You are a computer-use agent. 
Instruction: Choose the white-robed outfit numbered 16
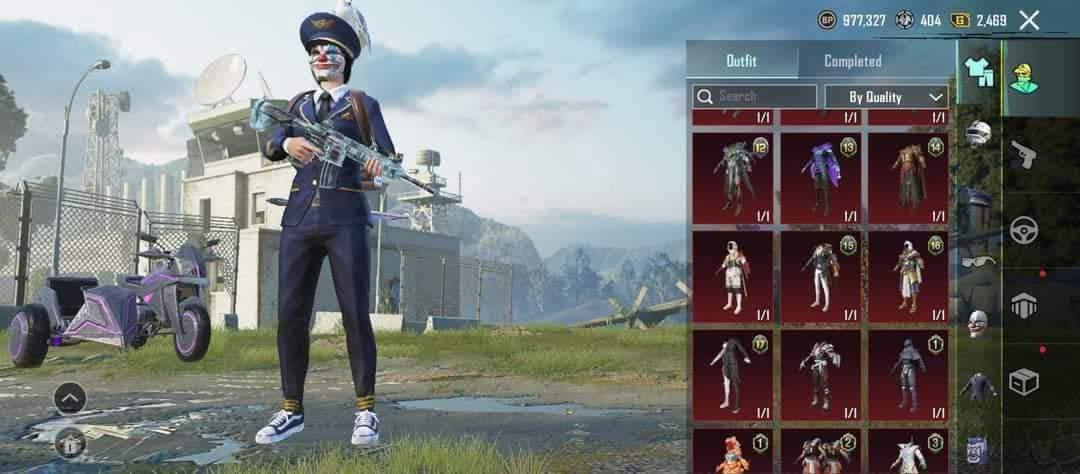point(908,276)
